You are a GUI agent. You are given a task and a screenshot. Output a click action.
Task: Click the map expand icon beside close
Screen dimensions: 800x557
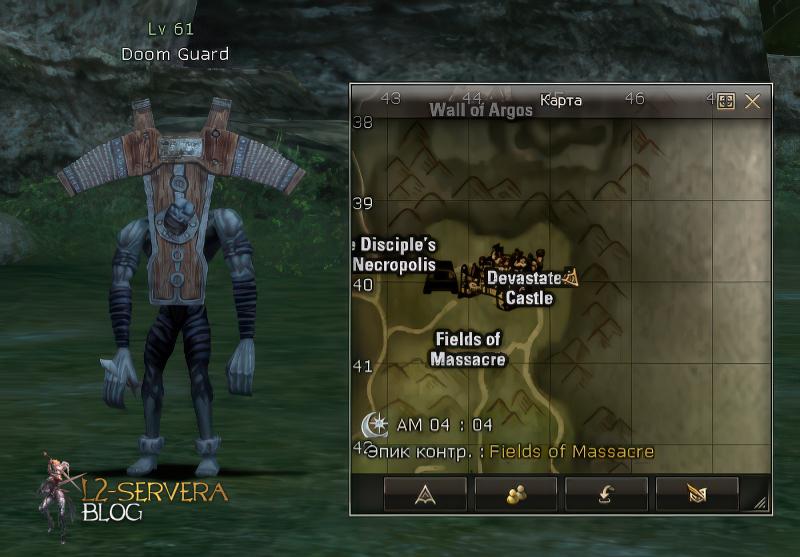[727, 101]
